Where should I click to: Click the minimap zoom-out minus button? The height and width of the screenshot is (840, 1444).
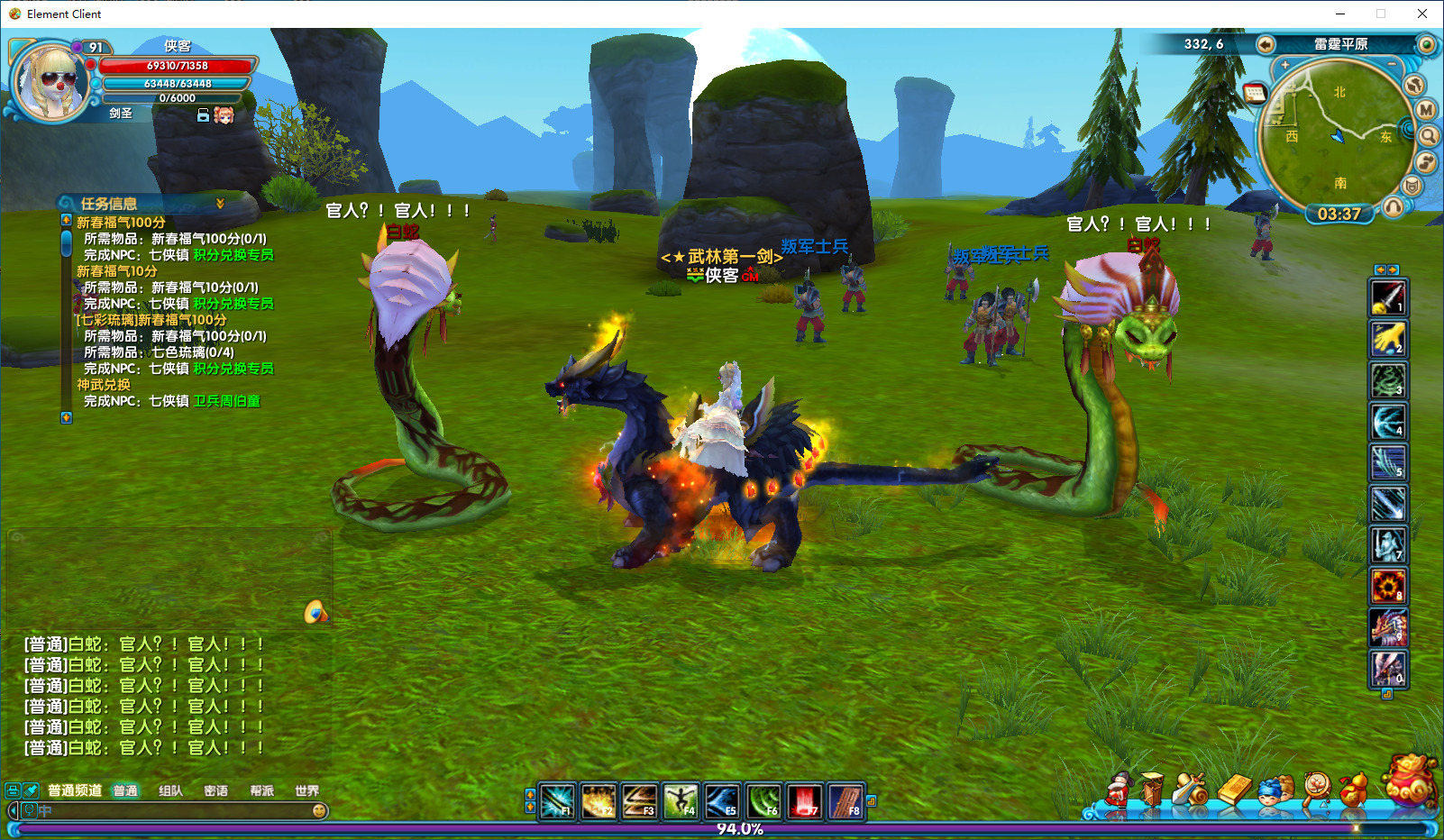click(x=1392, y=65)
